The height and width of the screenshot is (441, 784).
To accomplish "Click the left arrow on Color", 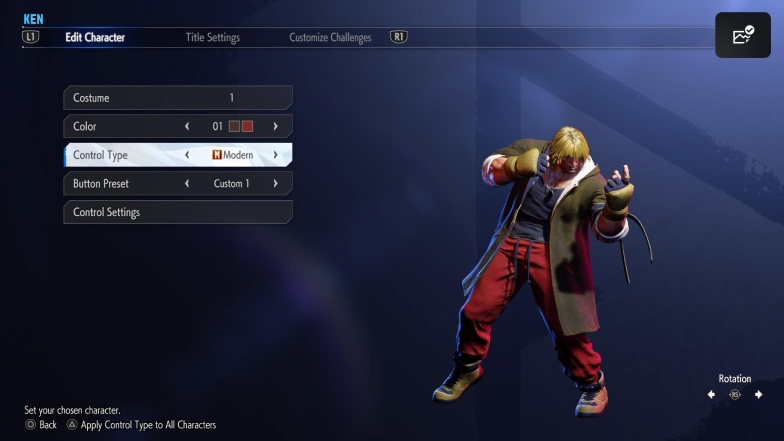I will [x=187, y=127].
